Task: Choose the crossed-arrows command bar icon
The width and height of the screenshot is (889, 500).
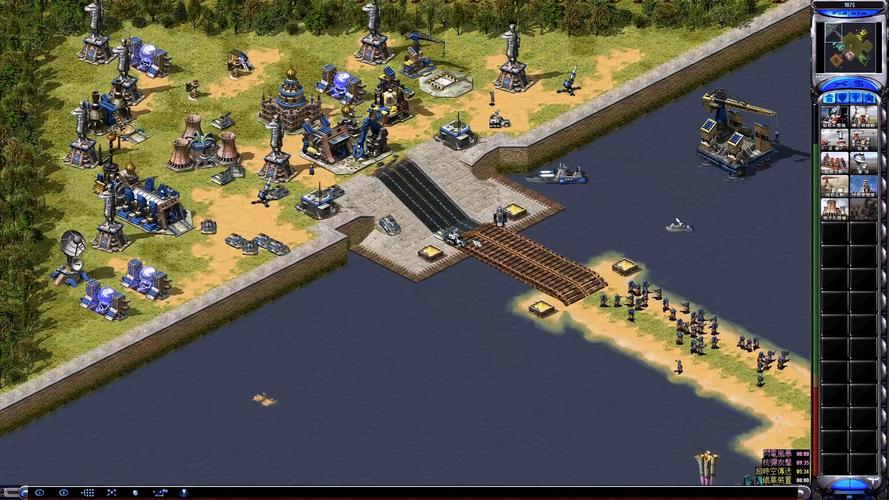Action: 112,493
